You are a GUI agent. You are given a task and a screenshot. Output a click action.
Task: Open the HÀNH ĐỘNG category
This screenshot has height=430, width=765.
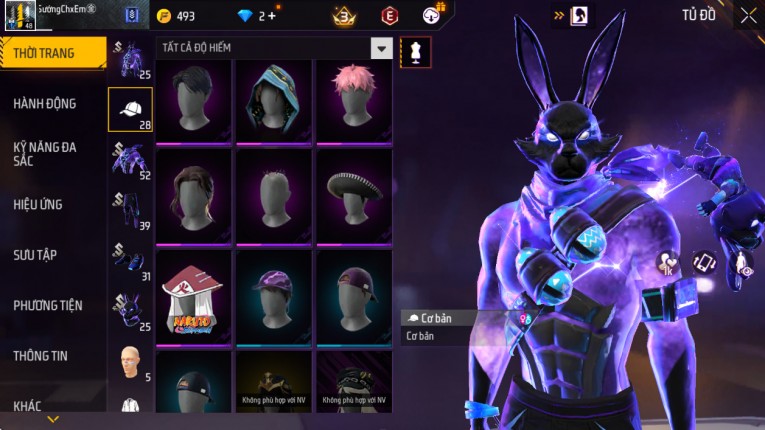pyautogui.click(x=45, y=103)
